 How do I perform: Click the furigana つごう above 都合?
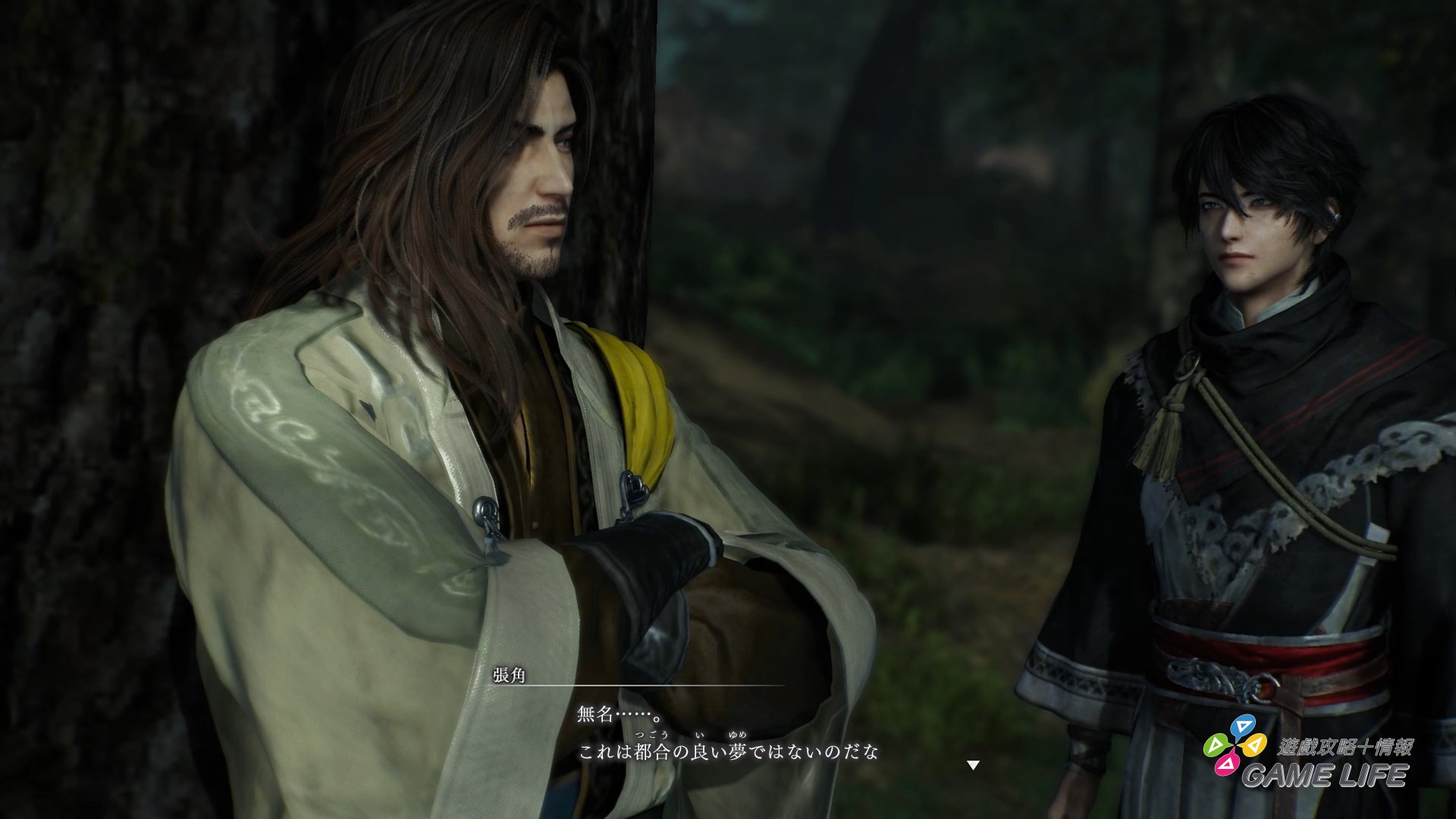click(x=651, y=734)
